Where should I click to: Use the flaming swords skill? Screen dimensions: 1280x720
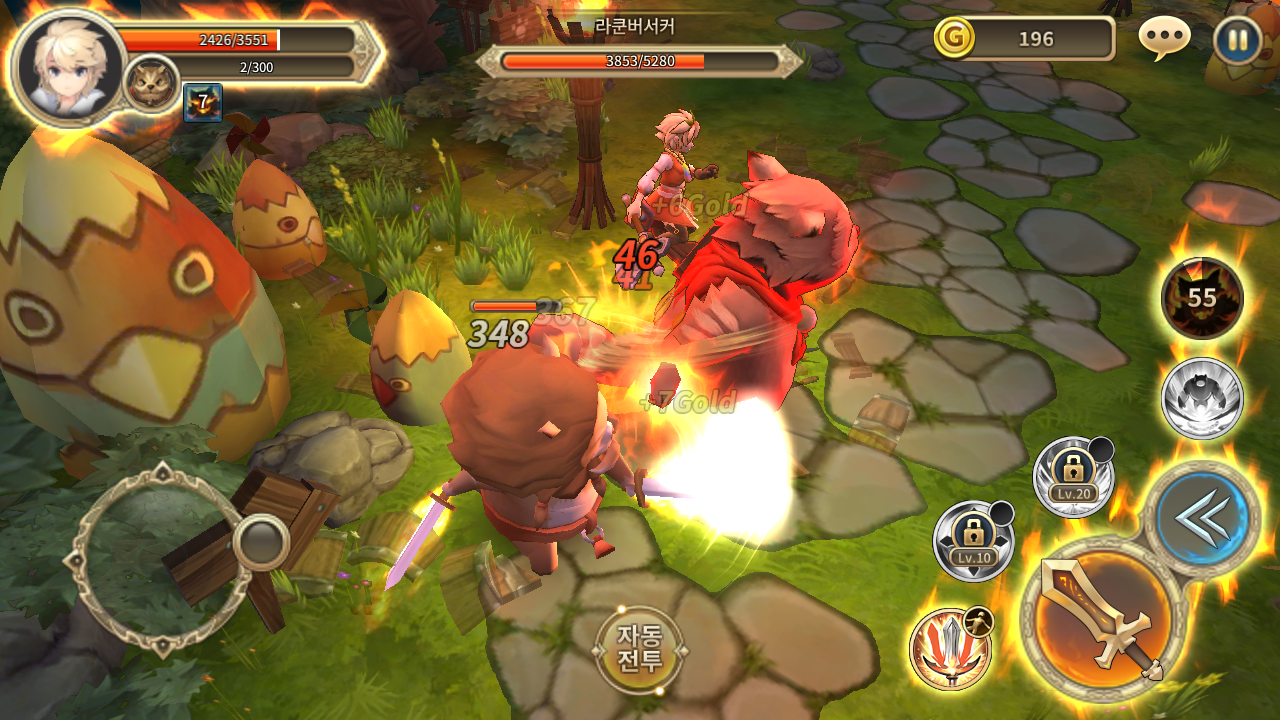pyautogui.click(x=950, y=648)
